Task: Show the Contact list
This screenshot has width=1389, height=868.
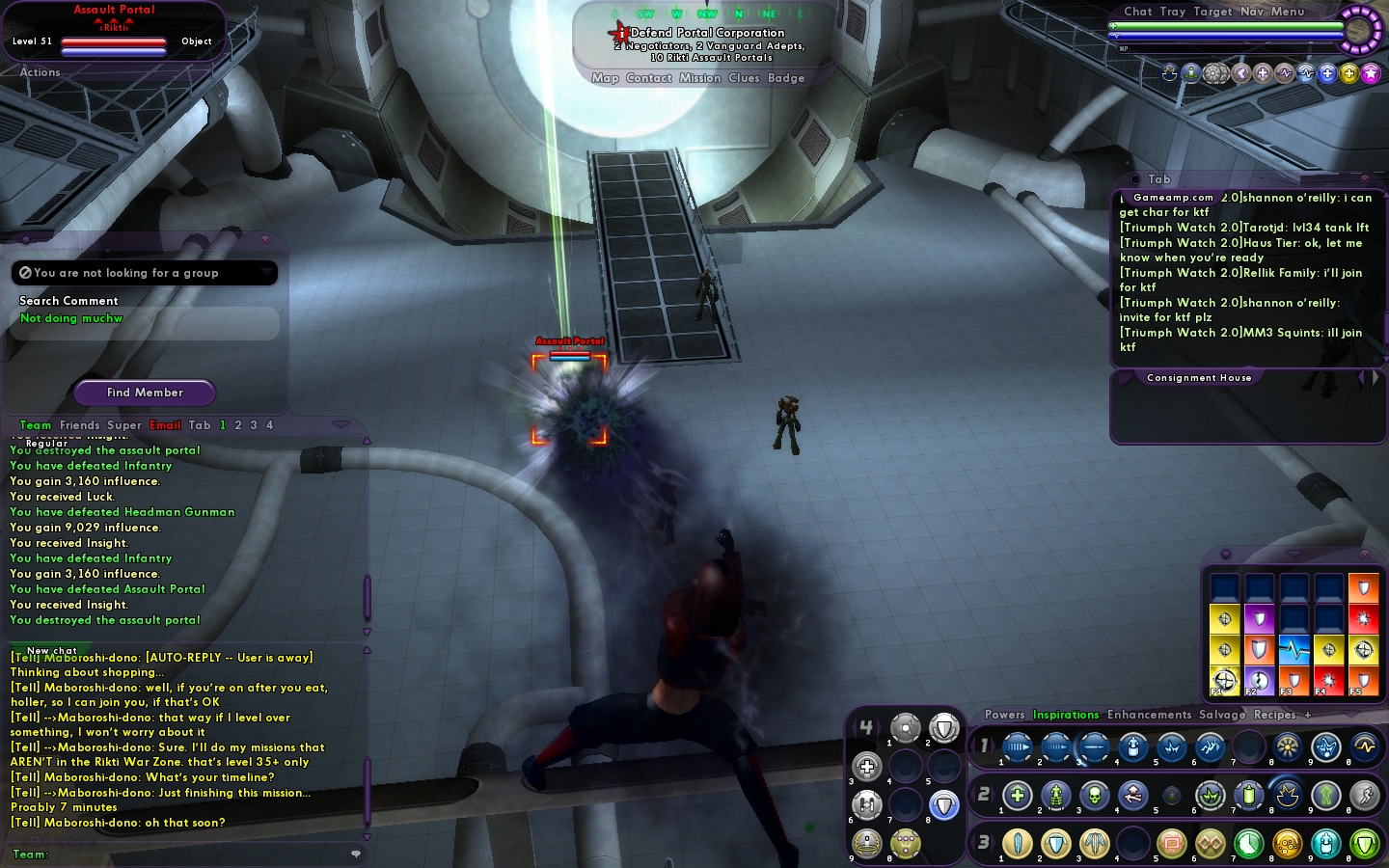Action: pyautogui.click(x=648, y=78)
